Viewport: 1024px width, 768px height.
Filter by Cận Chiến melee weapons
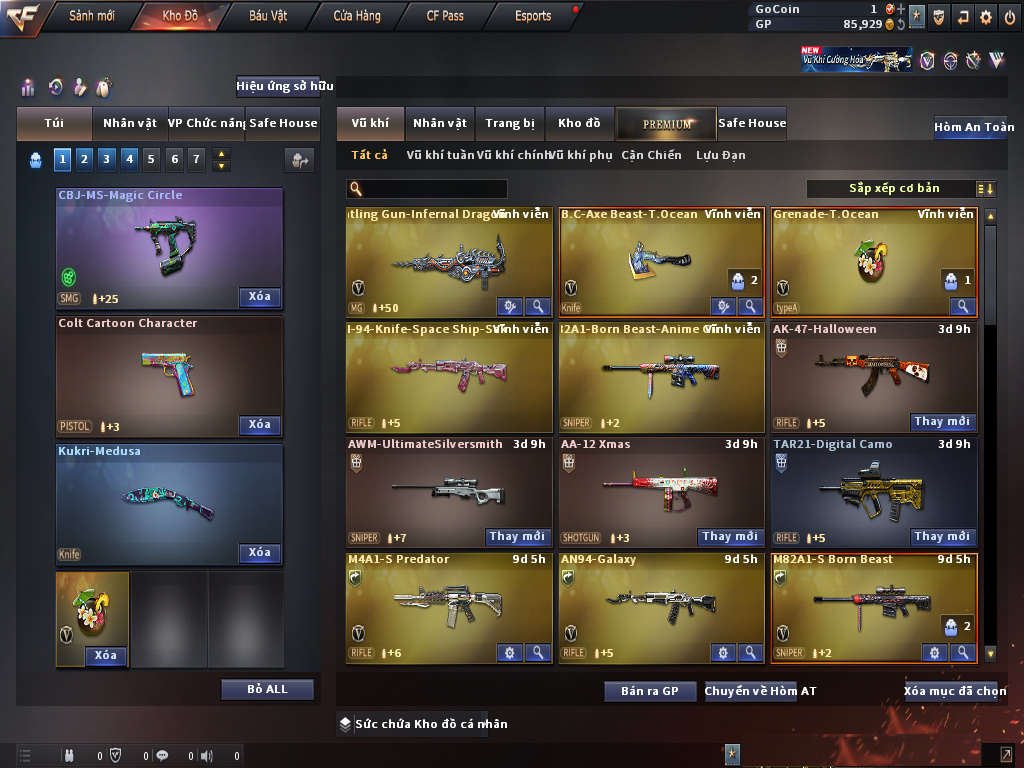click(x=651, y=155)
